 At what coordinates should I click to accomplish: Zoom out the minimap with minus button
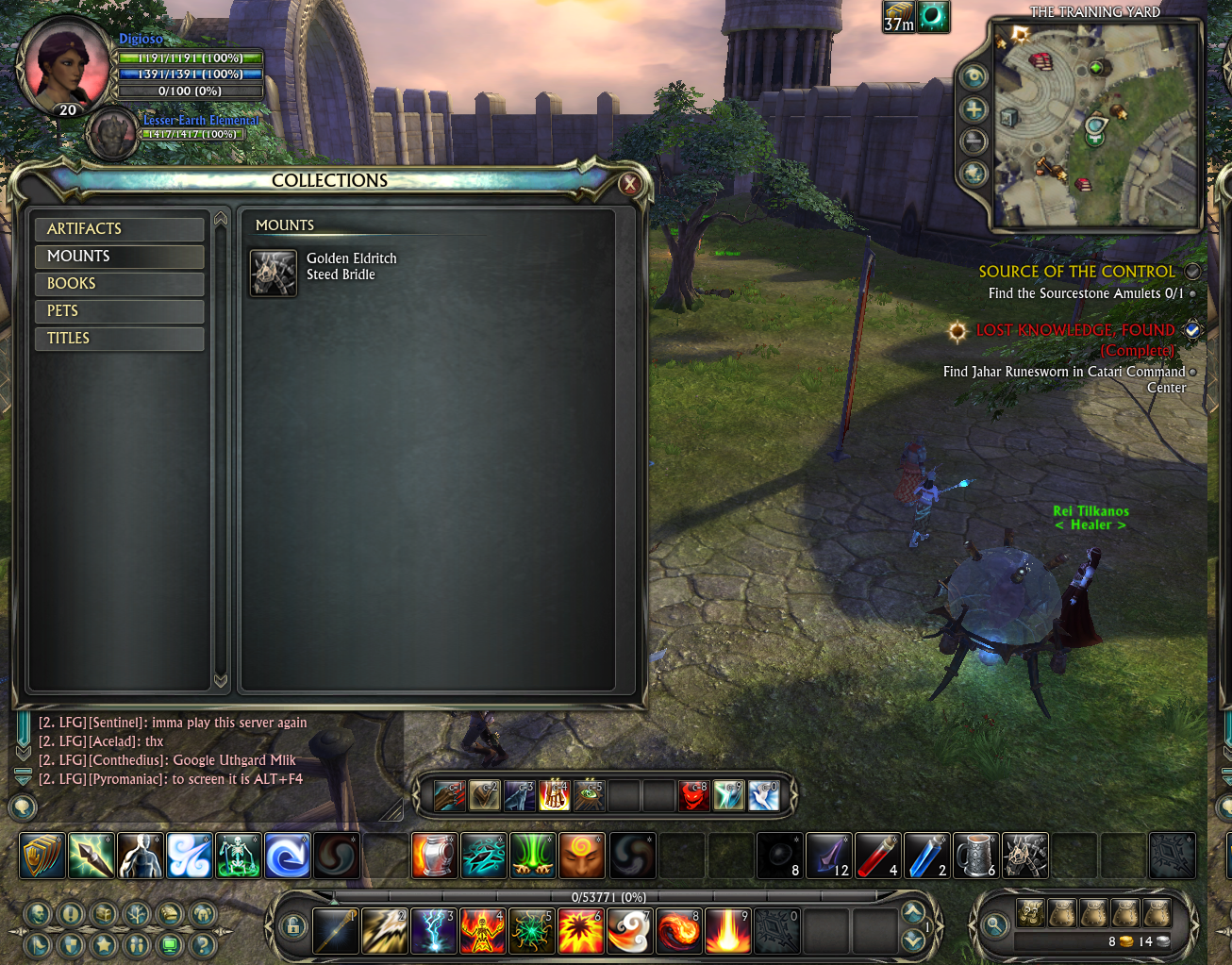click(x=974, y=141)
